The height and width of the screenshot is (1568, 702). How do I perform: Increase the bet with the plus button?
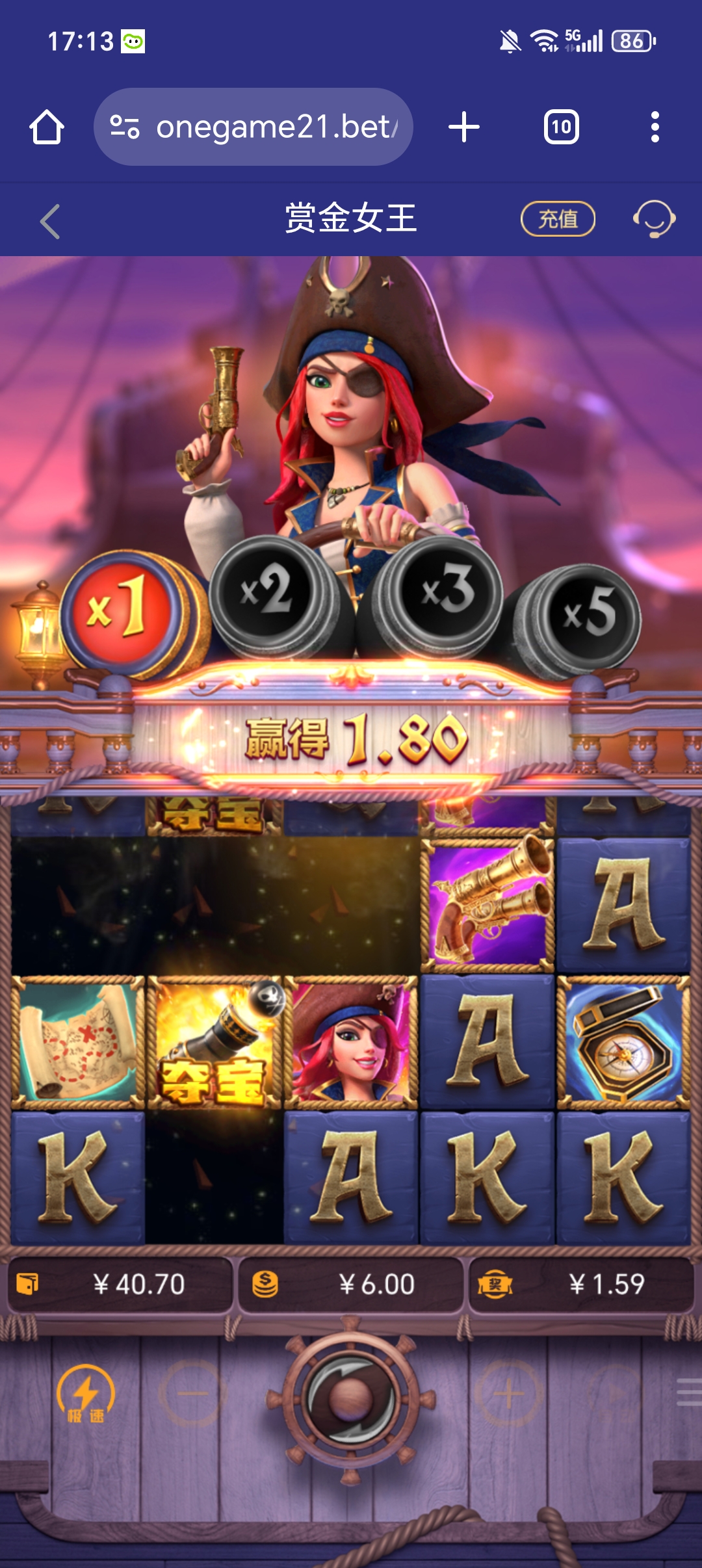tap(508, 1394)
